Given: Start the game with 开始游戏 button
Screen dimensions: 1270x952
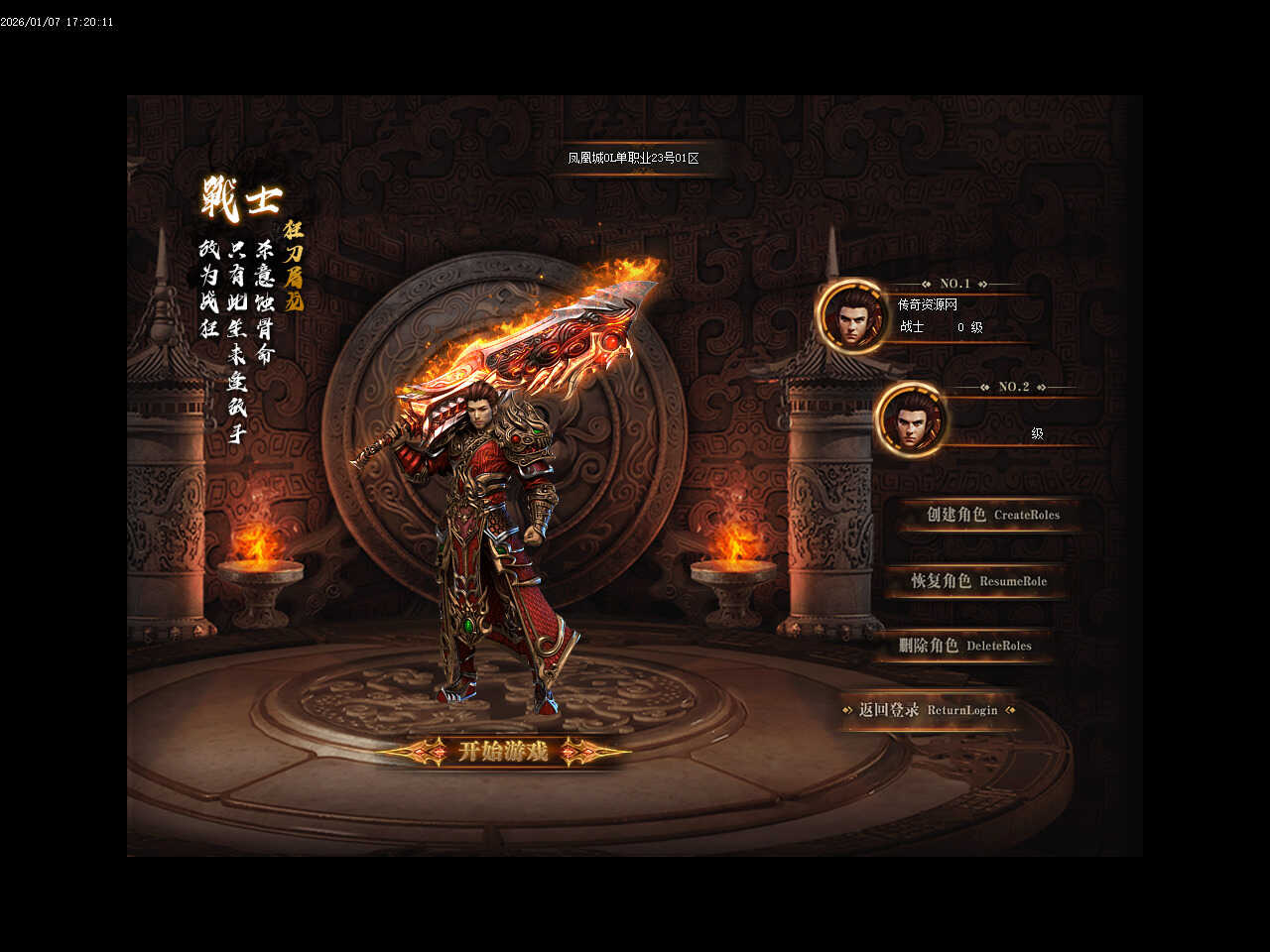Looking at the screenshot, I should [502, 752].
